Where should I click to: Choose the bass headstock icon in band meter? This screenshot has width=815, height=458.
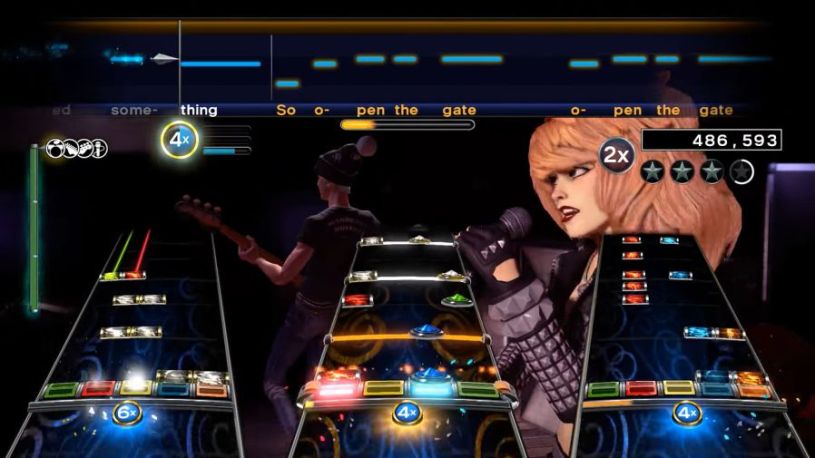click(x=84, y=148)
